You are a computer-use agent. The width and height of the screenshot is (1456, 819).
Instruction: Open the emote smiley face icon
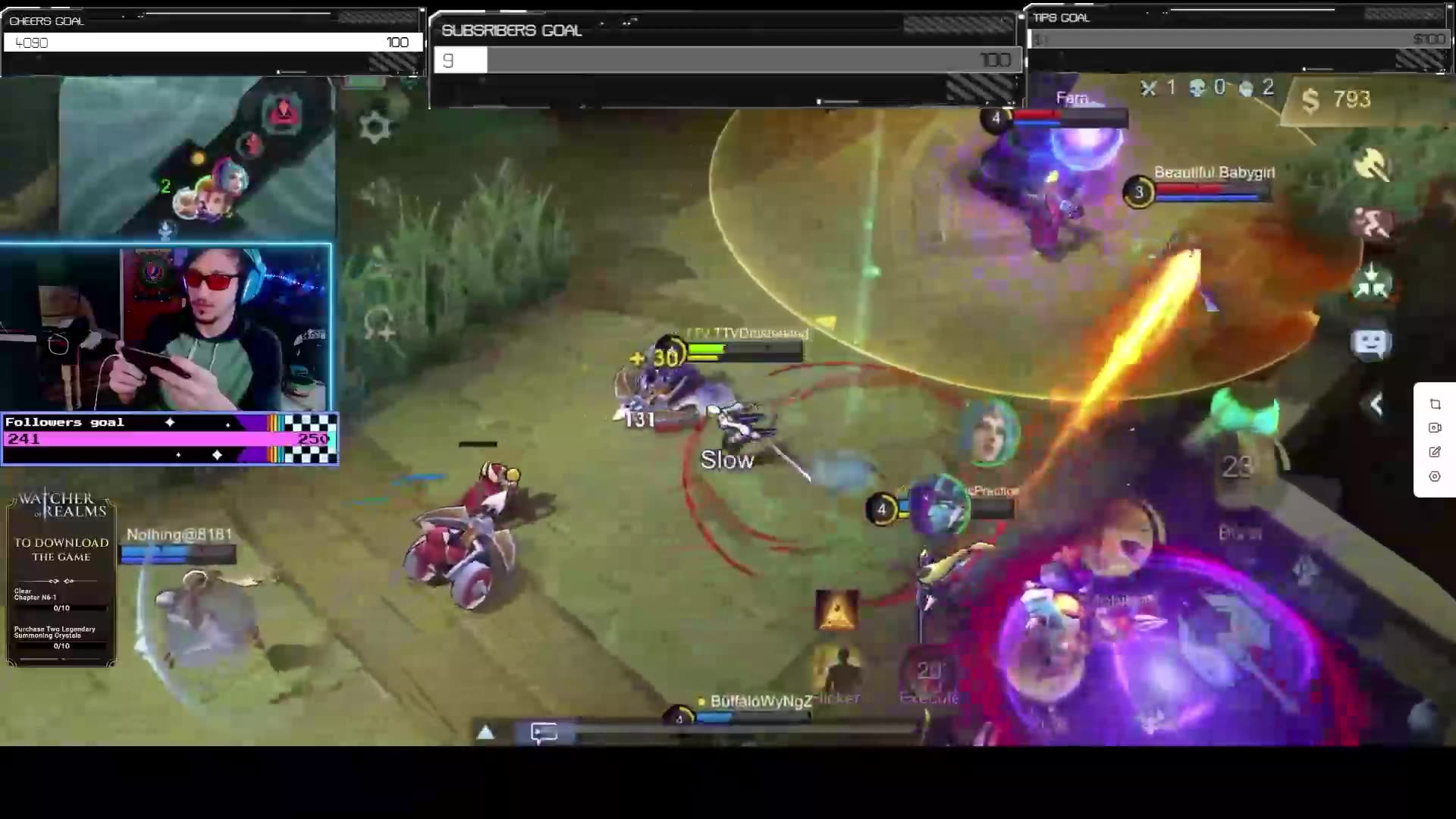[1373, 343]
